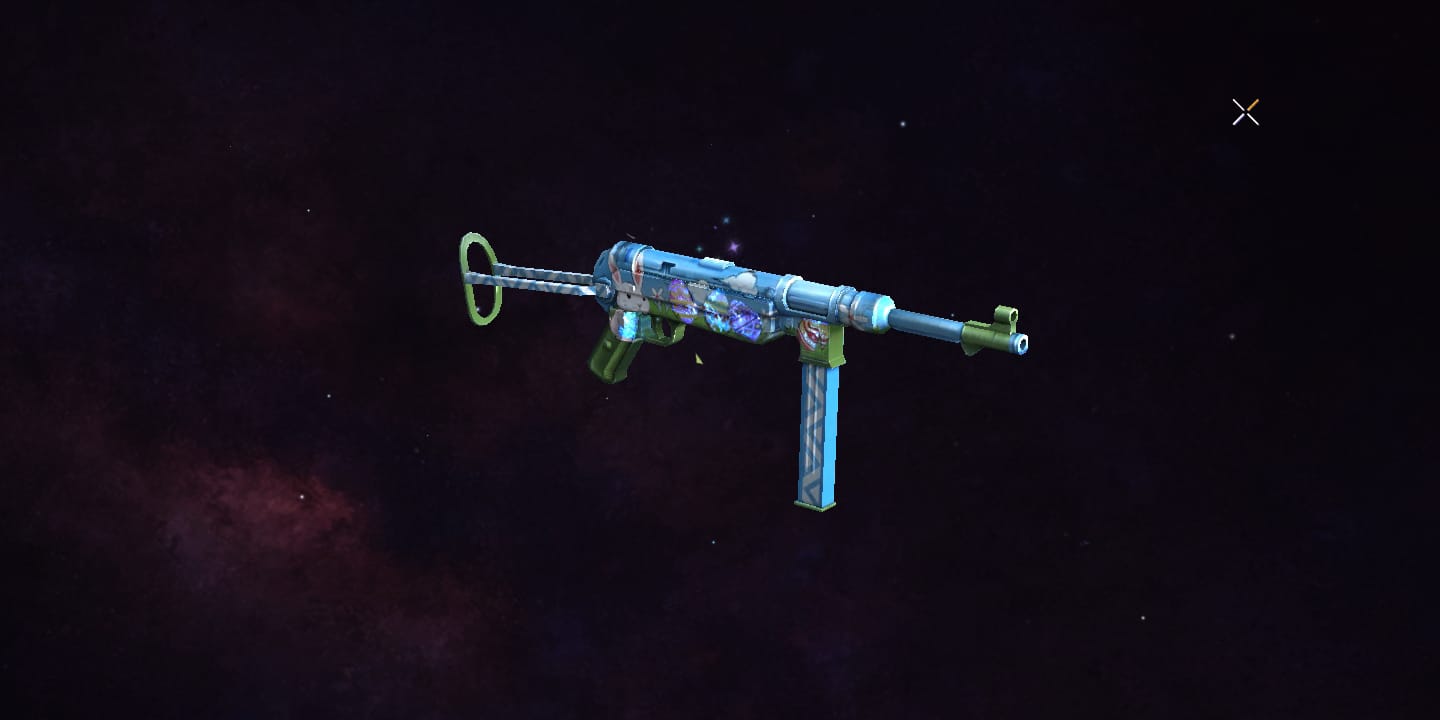
Task: Click the sparkle effect above the receiver
Action: 733,246
